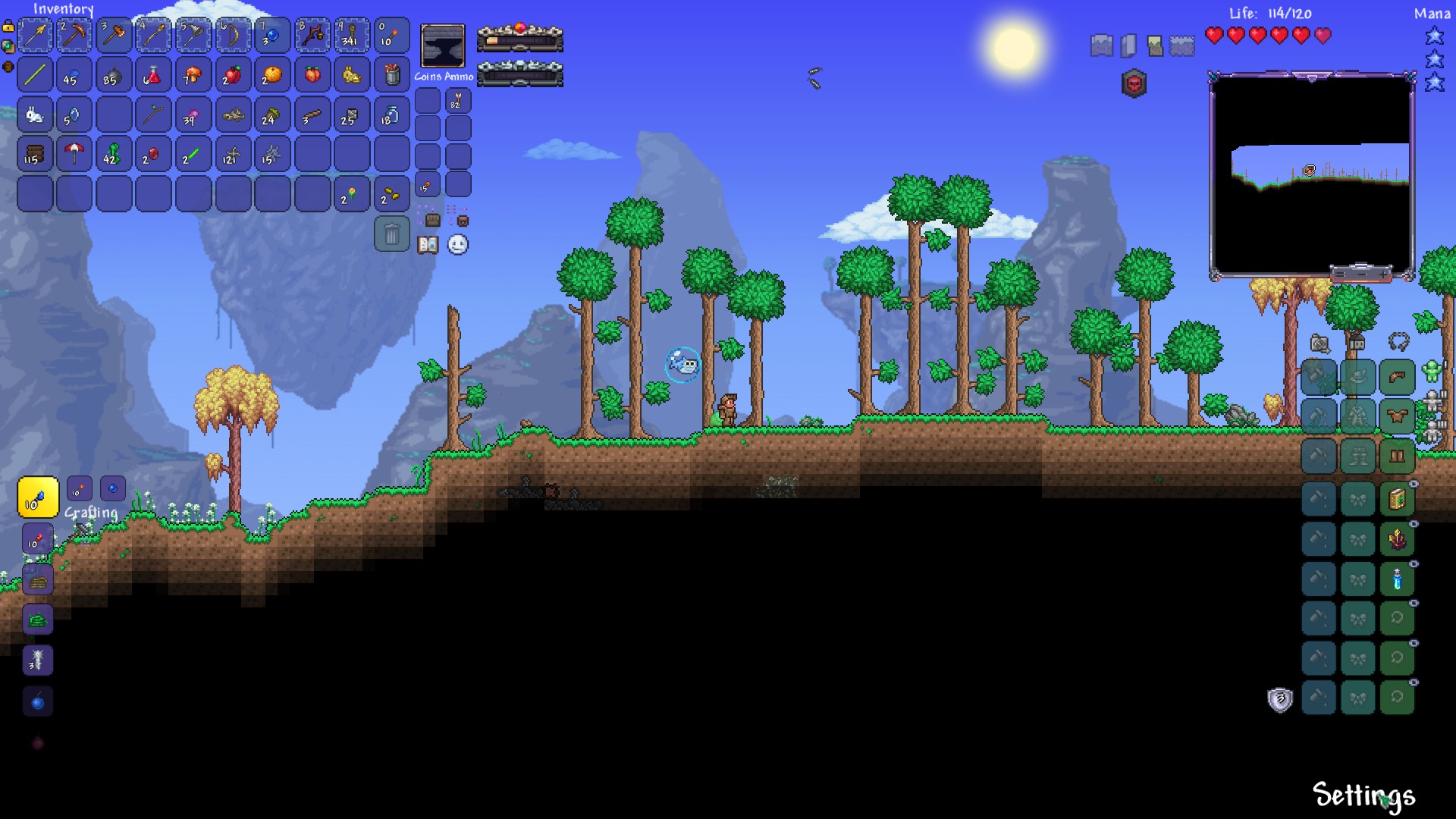Select the wooden bow hotbar slot

tap(233, 35)
